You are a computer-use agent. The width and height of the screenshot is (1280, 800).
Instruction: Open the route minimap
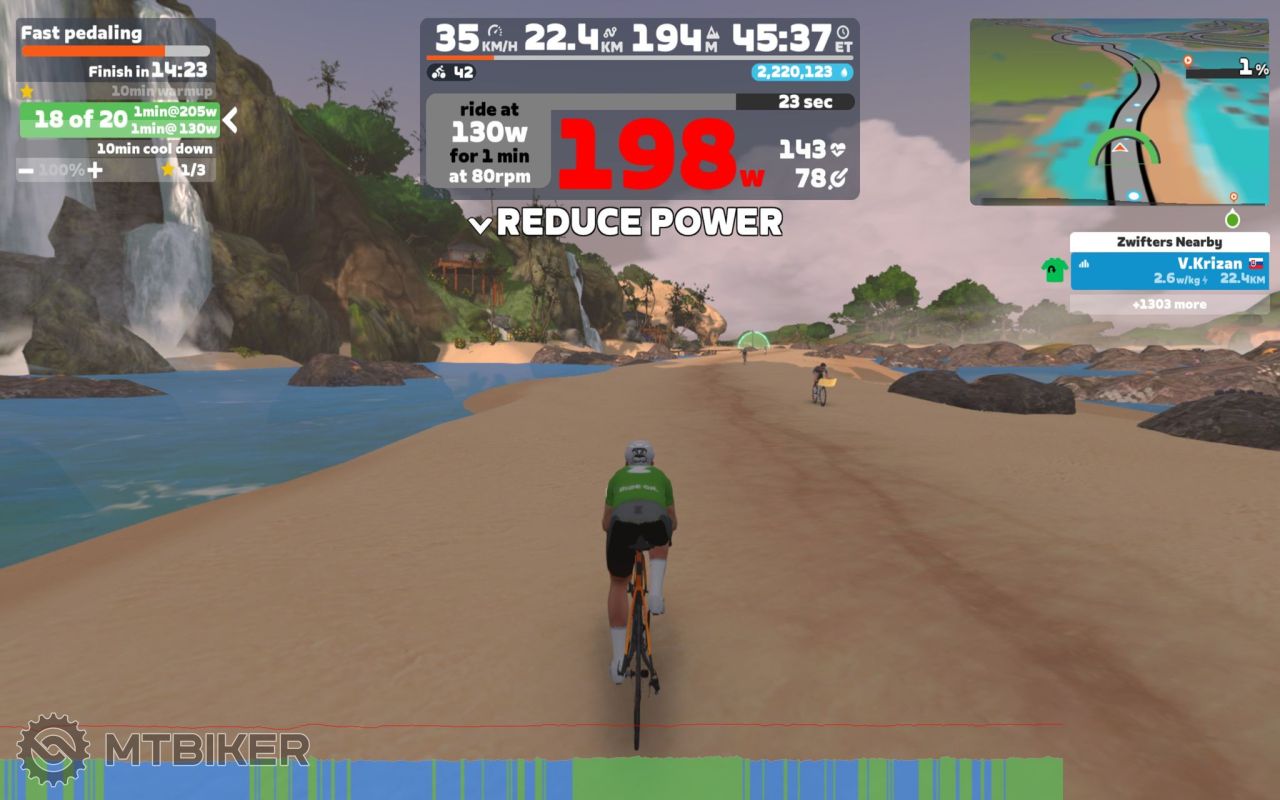pos(1119,111)
